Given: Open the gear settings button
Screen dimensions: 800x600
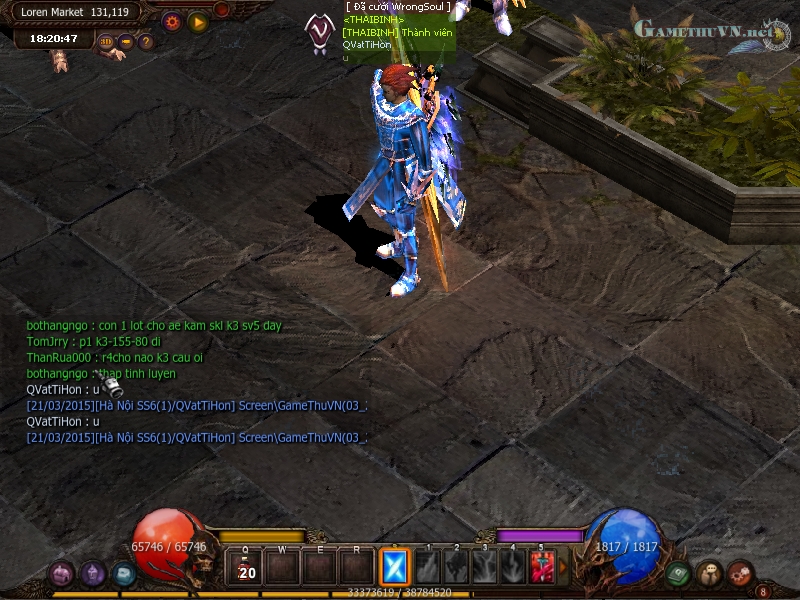Looking at the screenshot, I should tap(171, 20).
